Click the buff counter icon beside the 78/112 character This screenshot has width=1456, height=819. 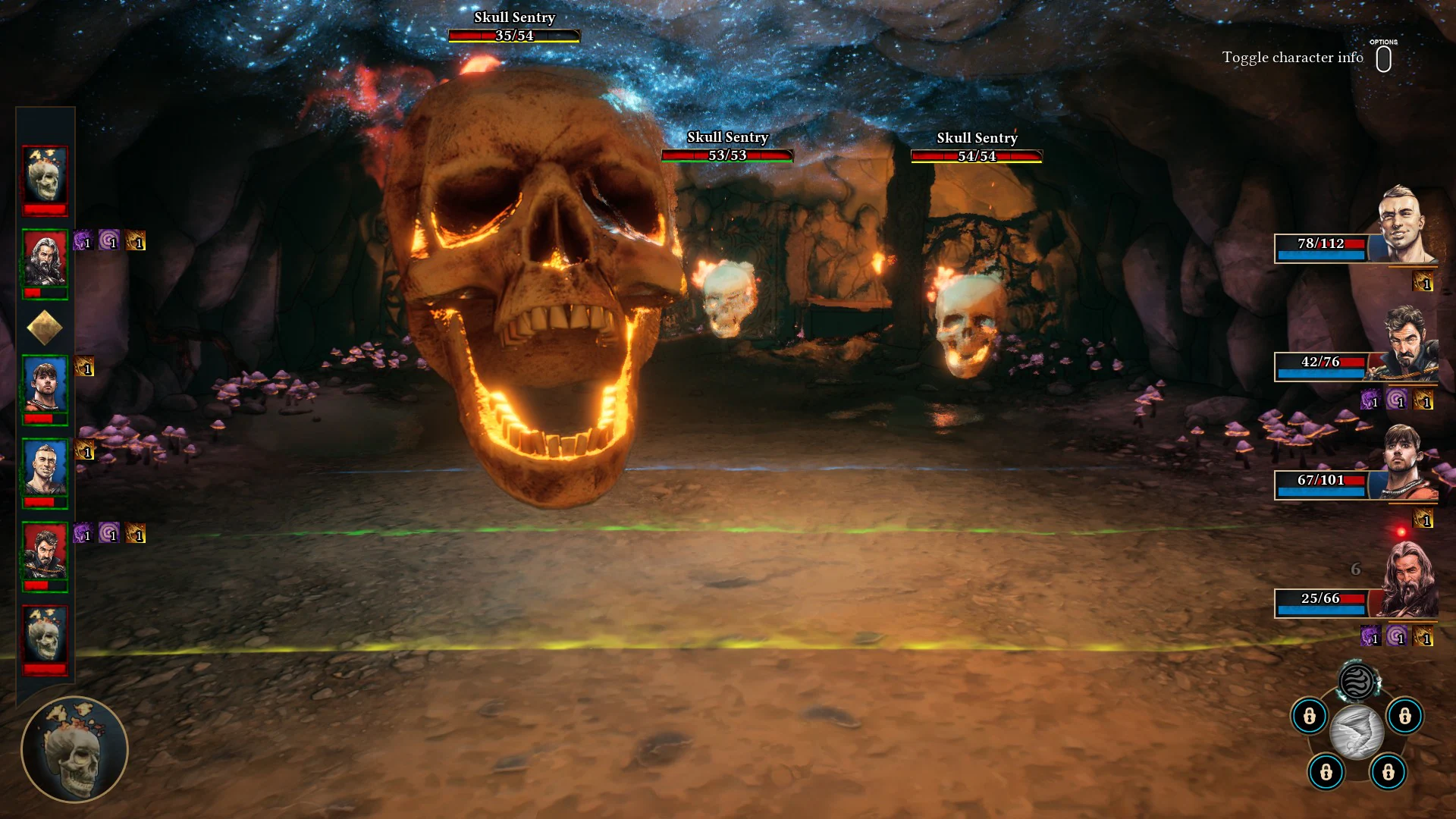1424,281
